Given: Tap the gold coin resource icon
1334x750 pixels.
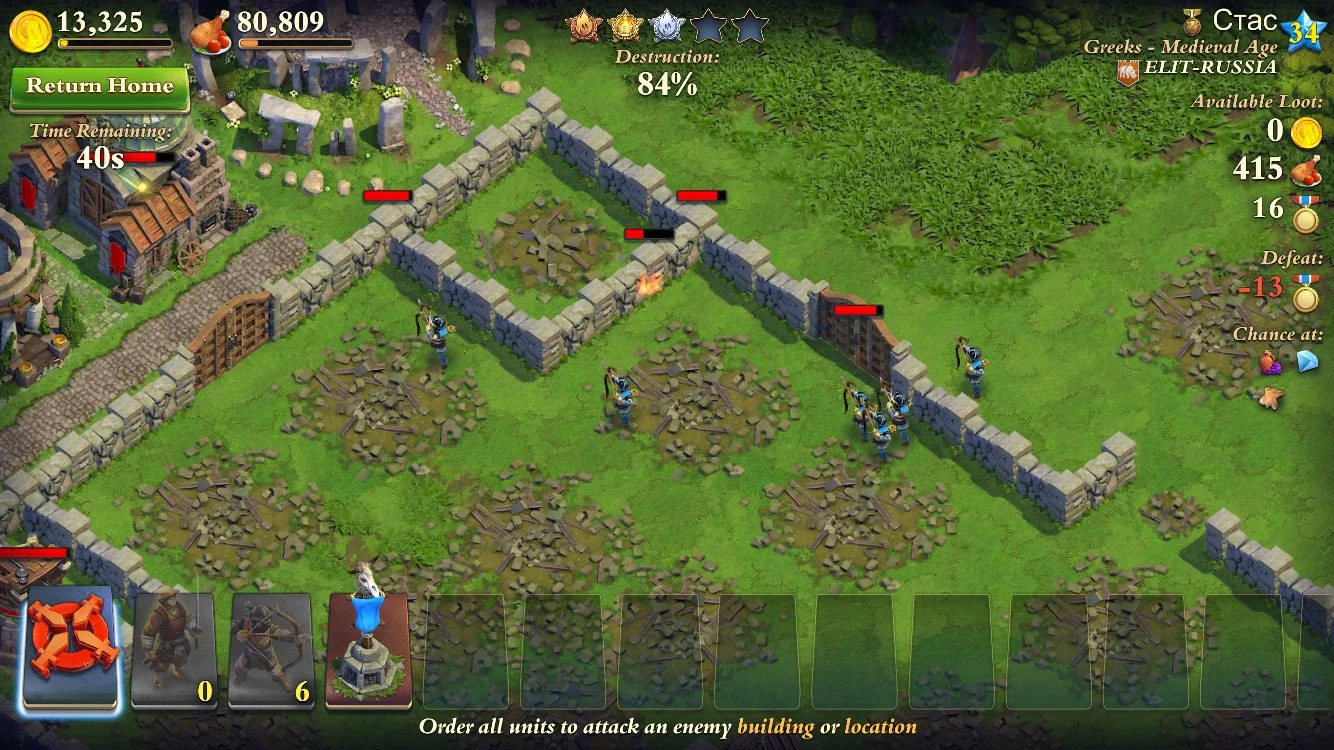Looking at the screenshot, I should (30, 31).
